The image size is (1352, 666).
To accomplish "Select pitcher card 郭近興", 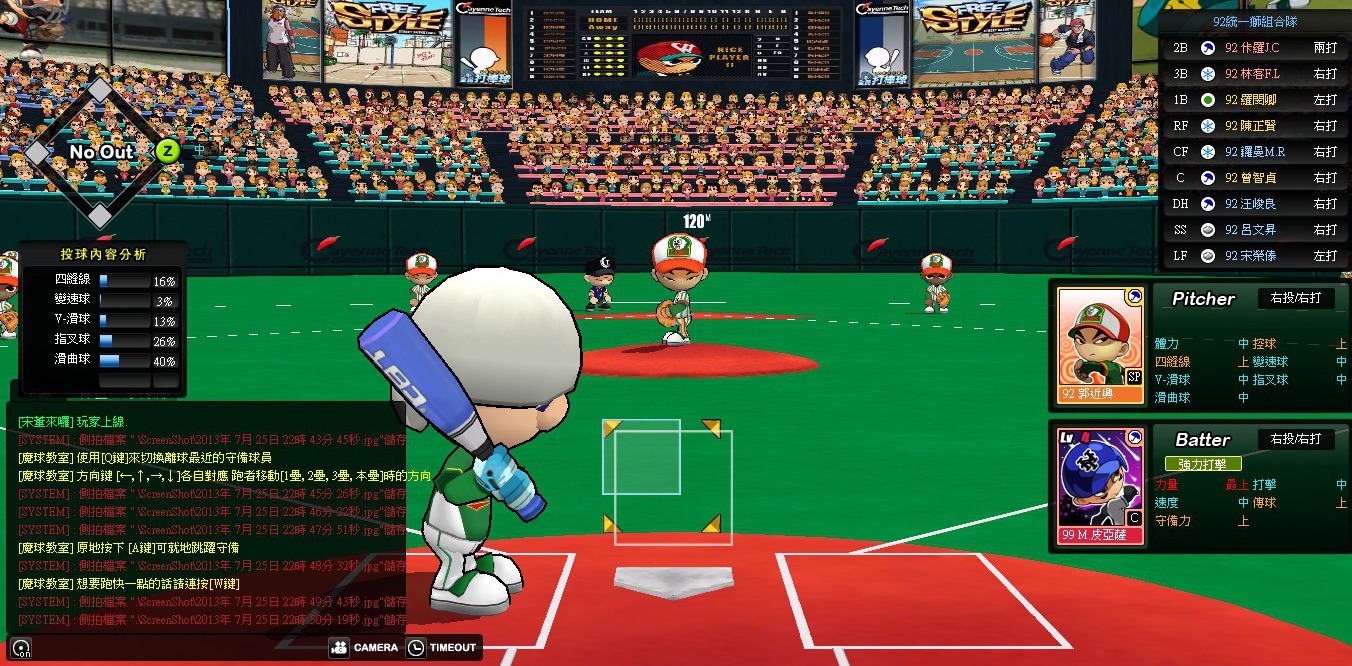I will 1100,345.
